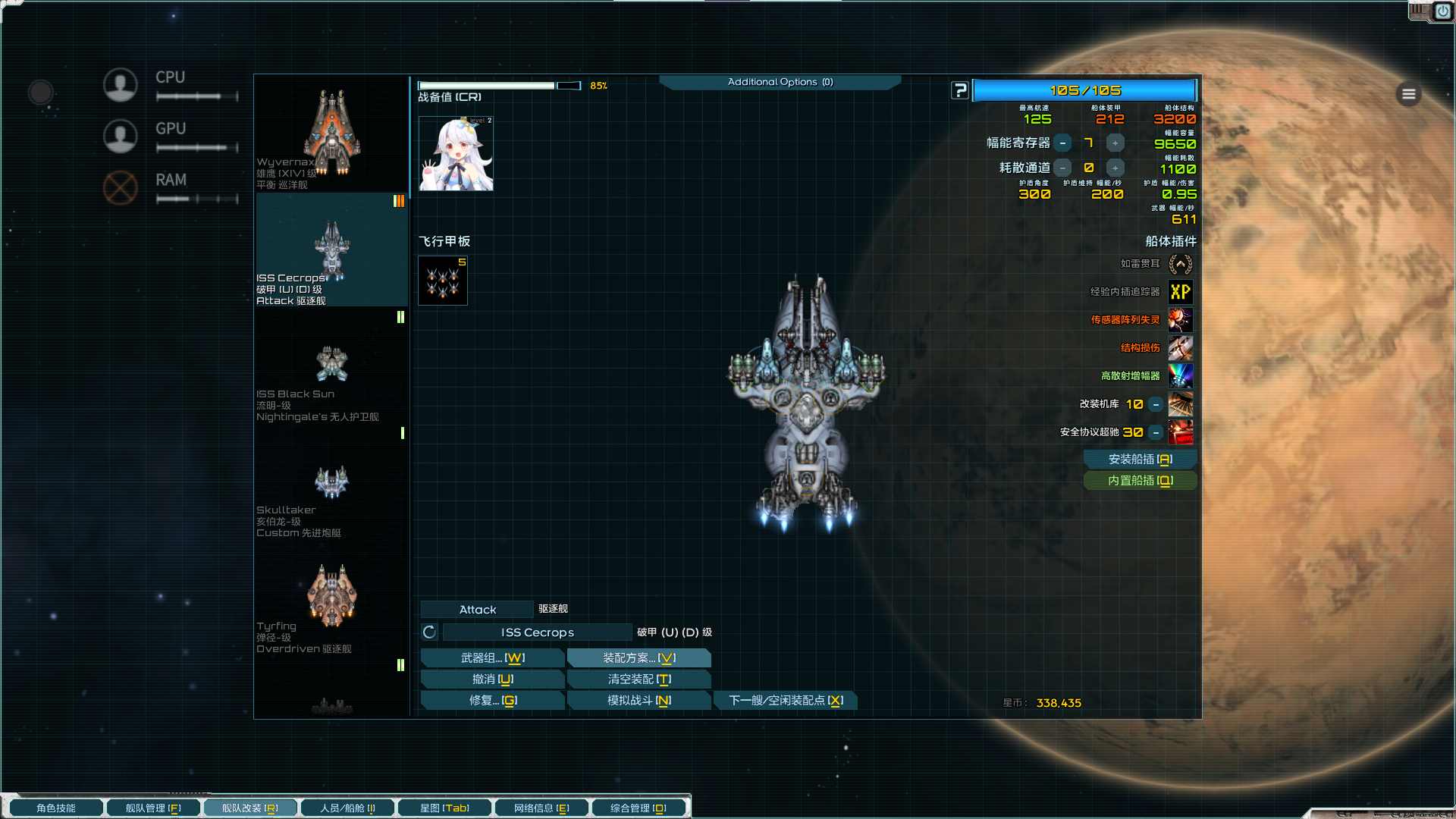Screen dimensions: 1456x819
Task: Open the question mark help button
Action: tap(960, 91)
